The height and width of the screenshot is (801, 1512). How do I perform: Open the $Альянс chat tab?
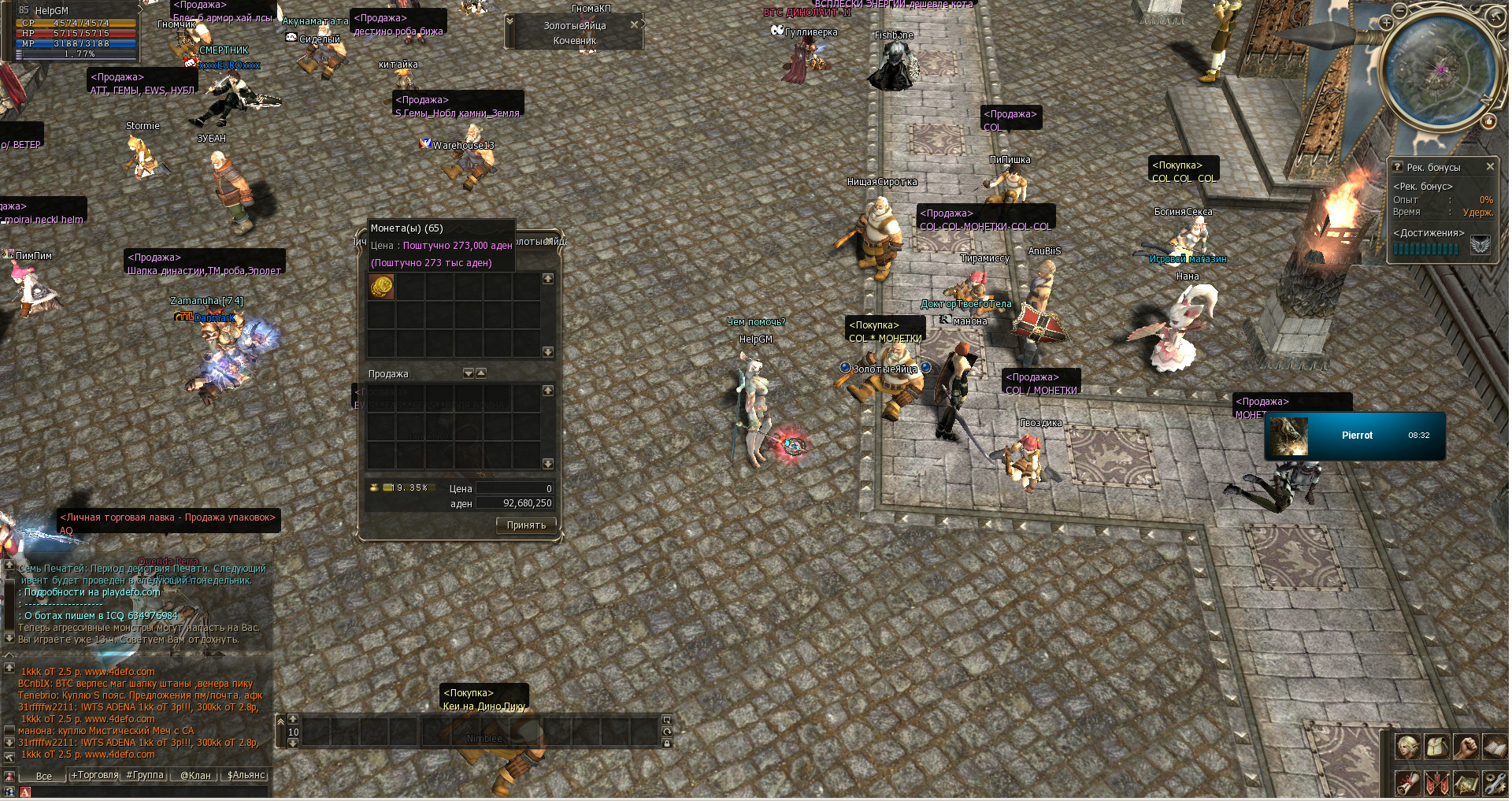pos(246,776)
